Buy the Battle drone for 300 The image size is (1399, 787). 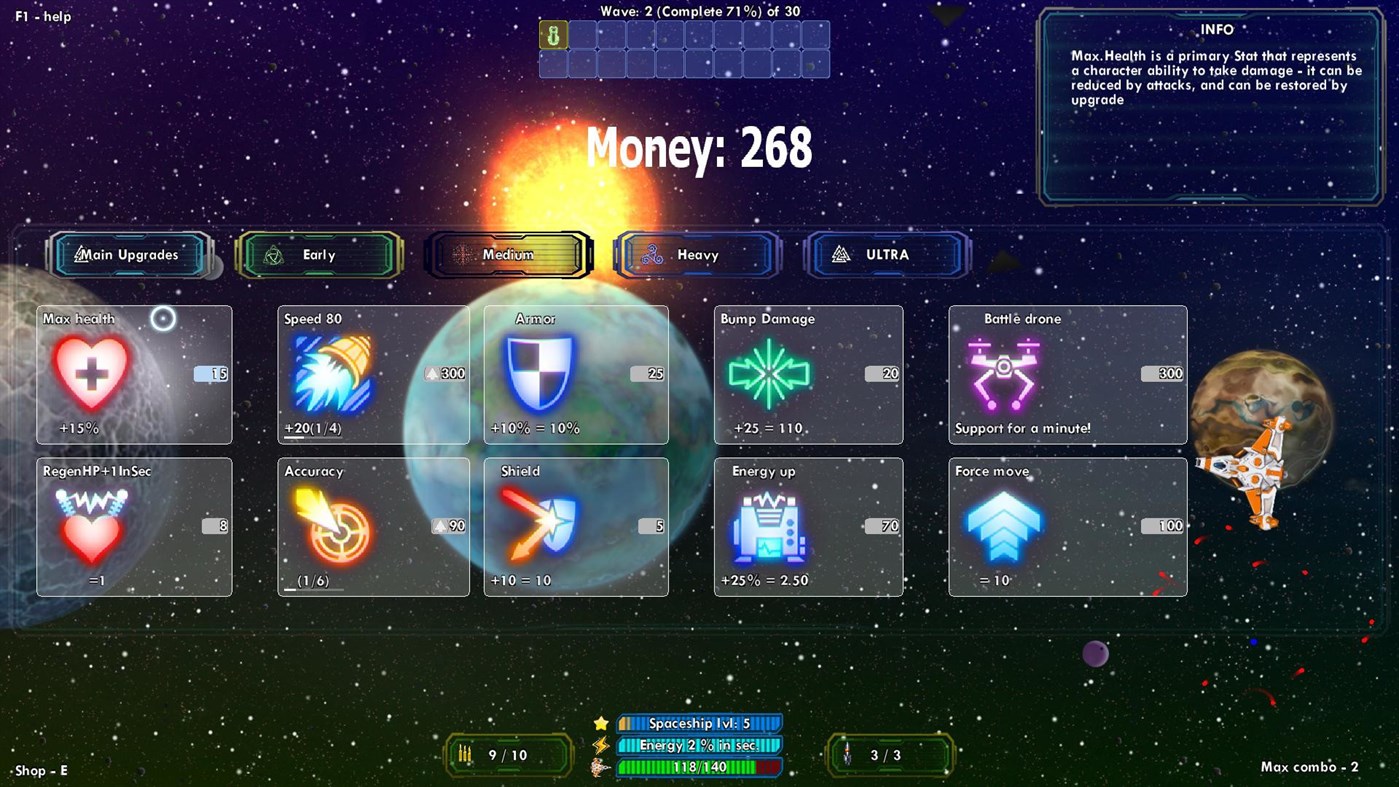click(1162, 373)
